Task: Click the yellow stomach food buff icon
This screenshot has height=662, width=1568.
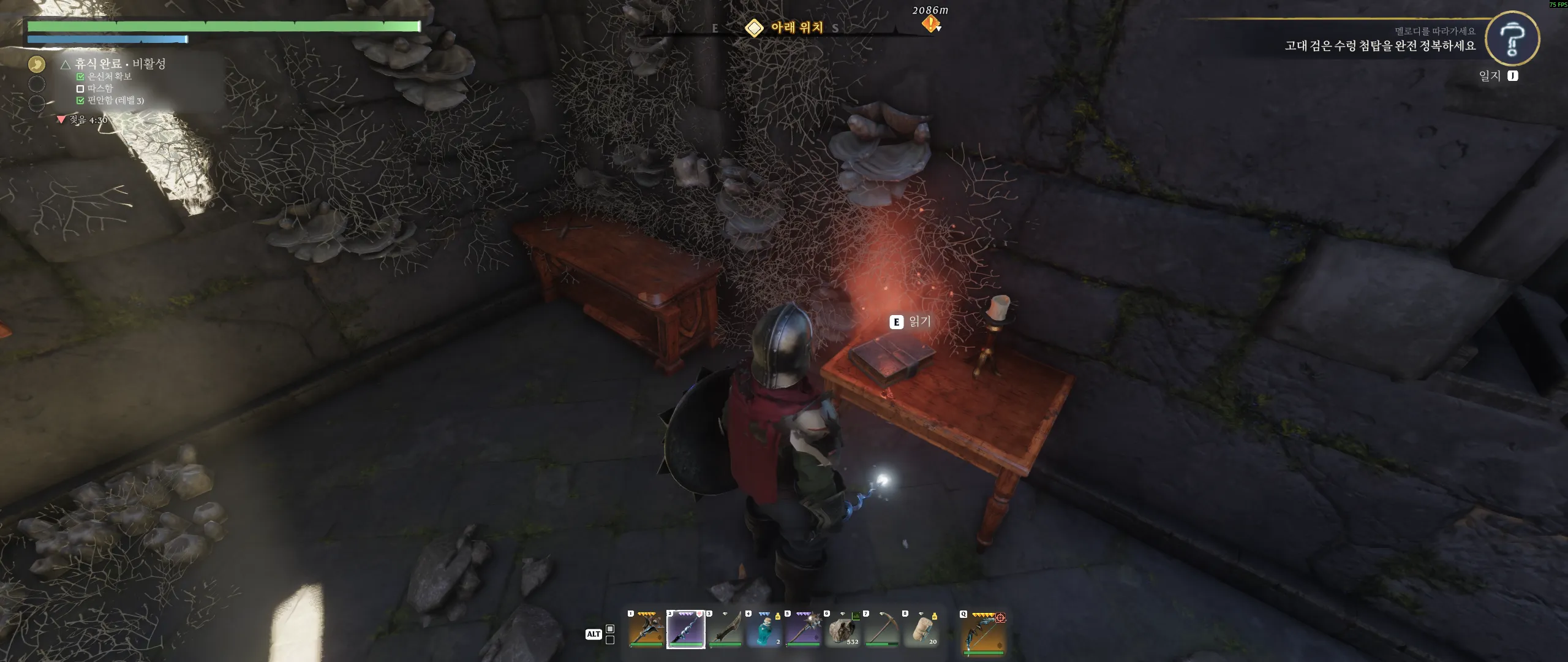Action: pyautogui.click(x=37, y=64)
